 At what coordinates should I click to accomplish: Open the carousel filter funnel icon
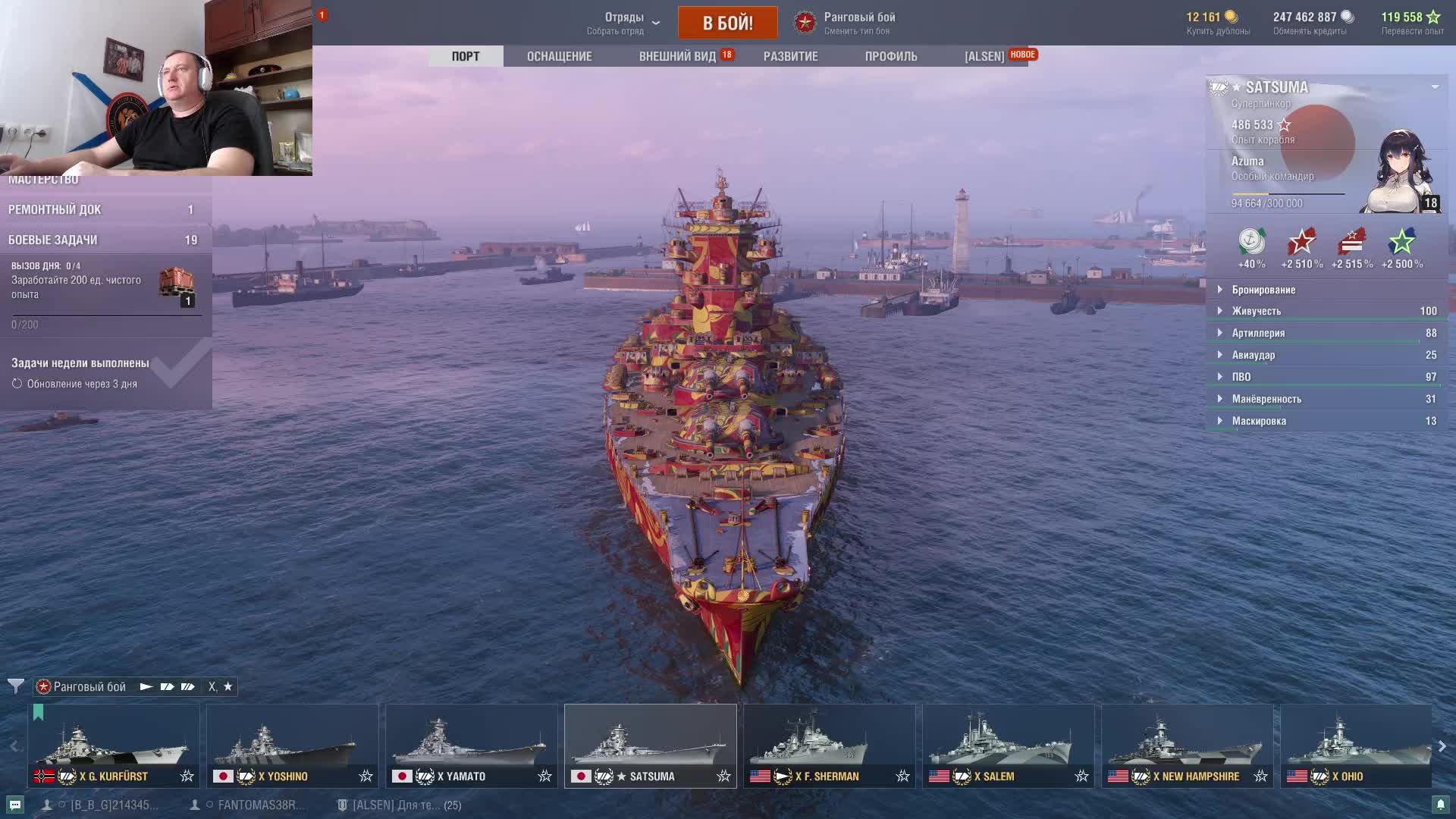pyautogui.click(x=15, y=686)
